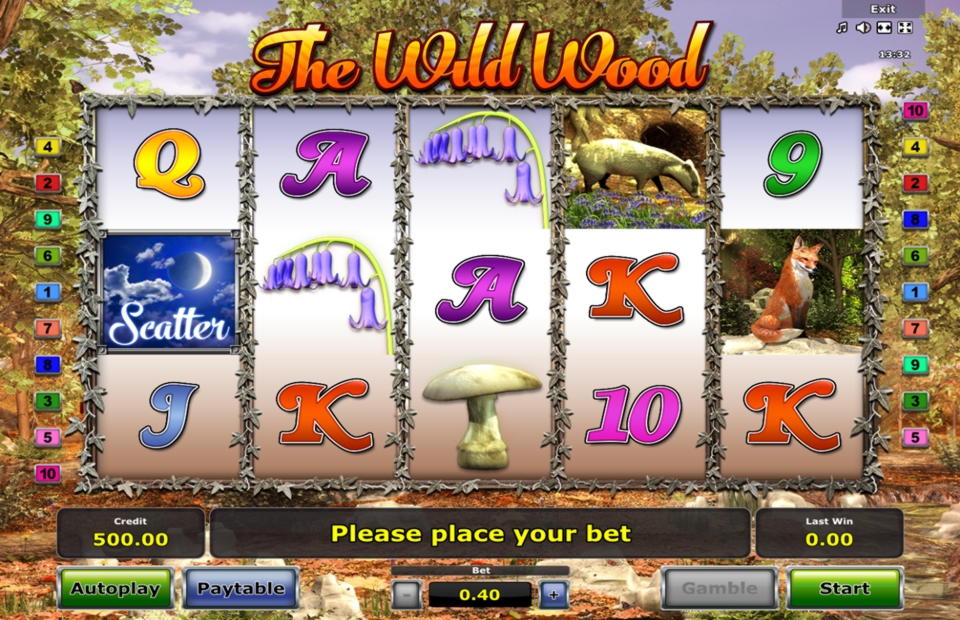Start the spin with the Start button
The height and width of the screenshot is (620, 960).
pos(845,588)
